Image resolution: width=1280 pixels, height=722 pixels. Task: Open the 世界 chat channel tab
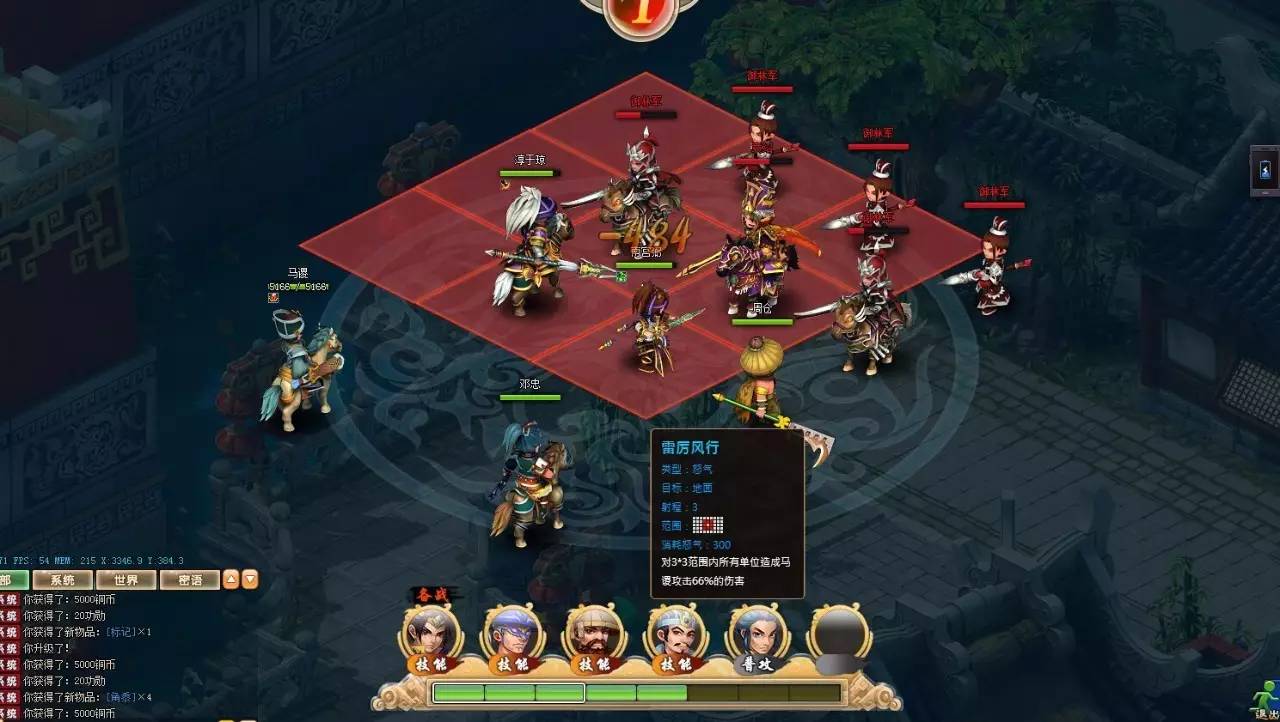pos(126,580)
